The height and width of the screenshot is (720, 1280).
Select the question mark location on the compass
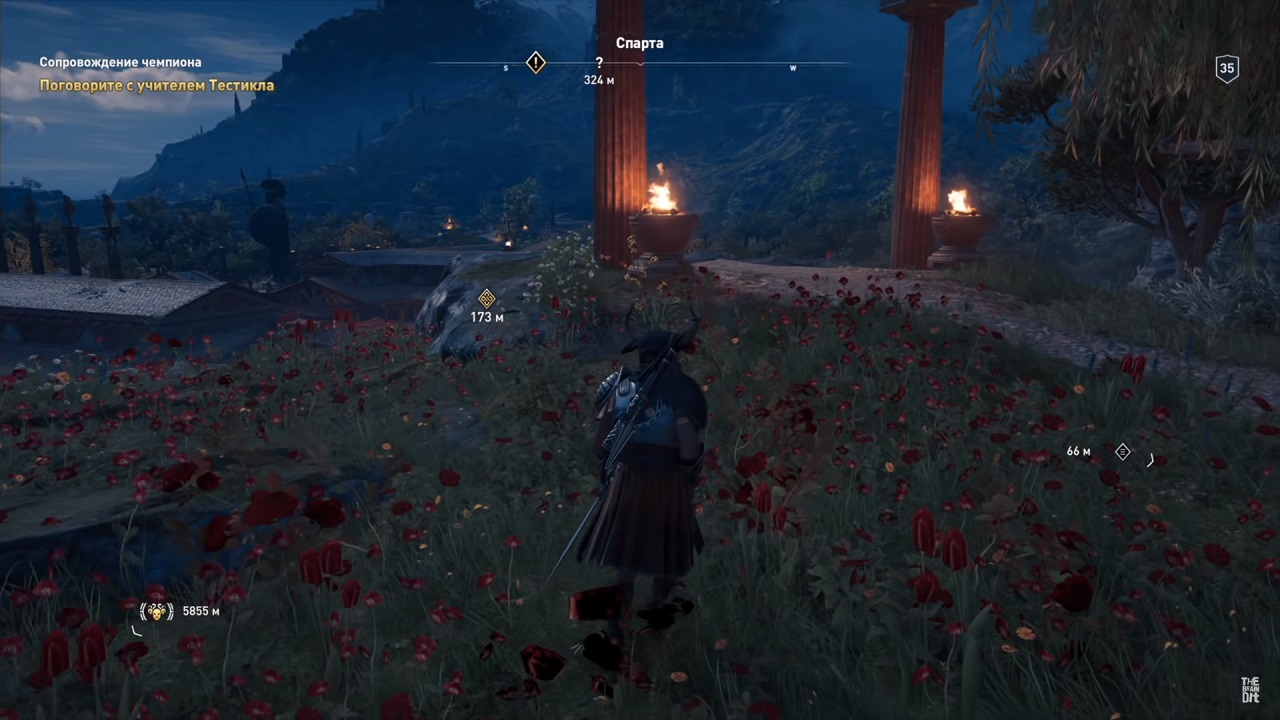tap(599, 63)
